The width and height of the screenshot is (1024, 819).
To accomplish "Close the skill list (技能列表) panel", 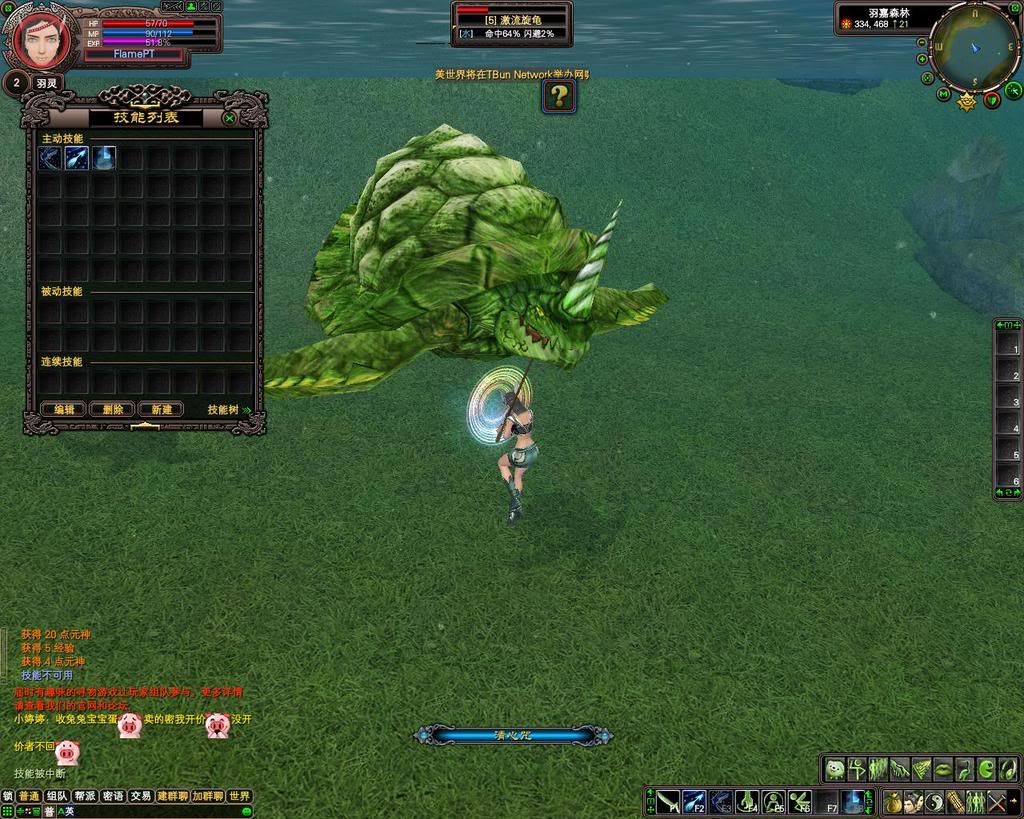I will [230, 118].
